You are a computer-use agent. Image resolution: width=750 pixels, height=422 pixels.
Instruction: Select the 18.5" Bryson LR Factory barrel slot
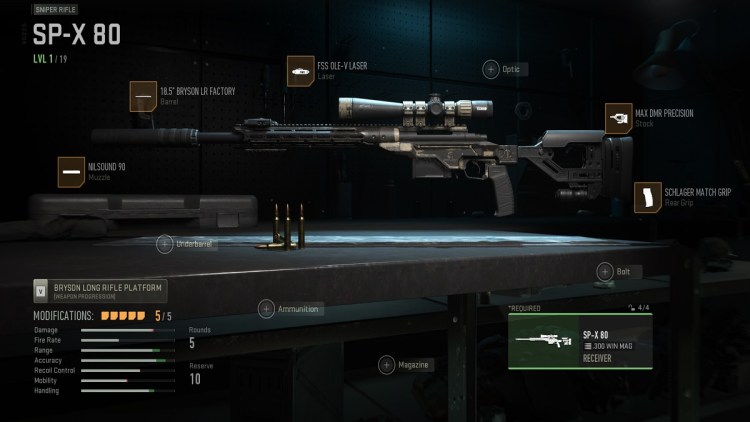145,96
